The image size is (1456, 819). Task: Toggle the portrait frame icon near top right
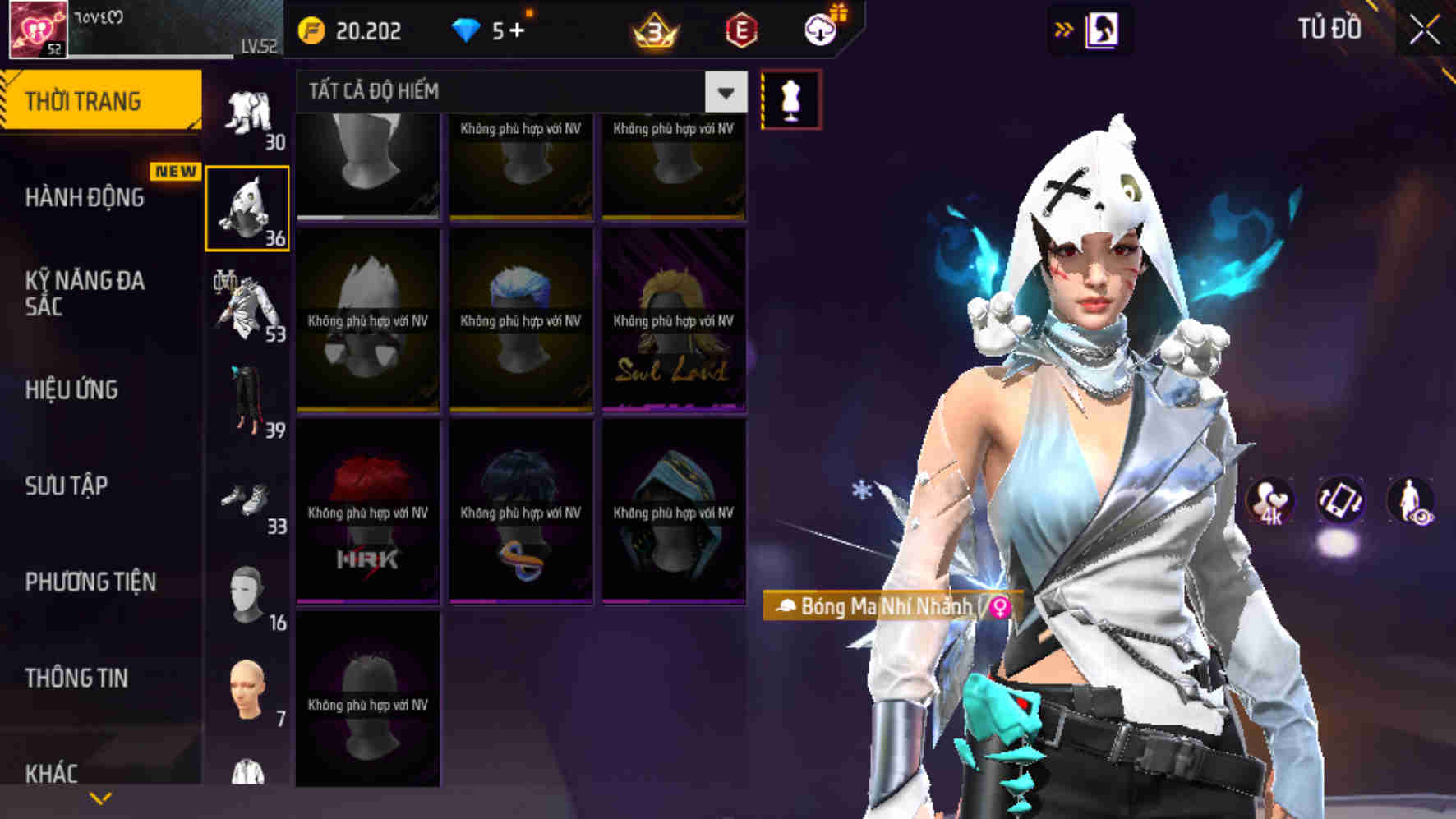(1102, 27)
